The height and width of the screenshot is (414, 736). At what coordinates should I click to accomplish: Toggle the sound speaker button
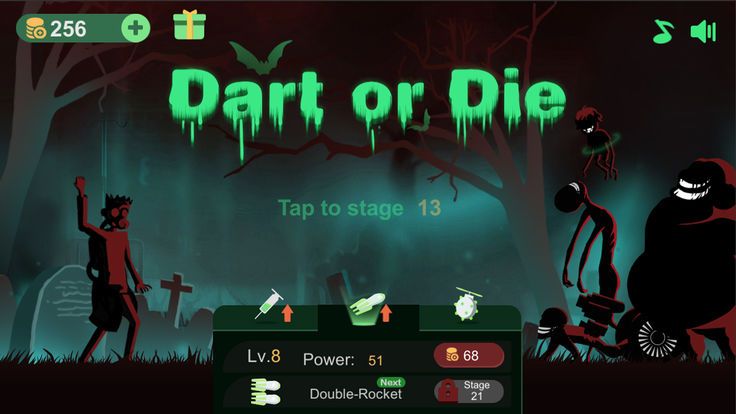point(703,31)
